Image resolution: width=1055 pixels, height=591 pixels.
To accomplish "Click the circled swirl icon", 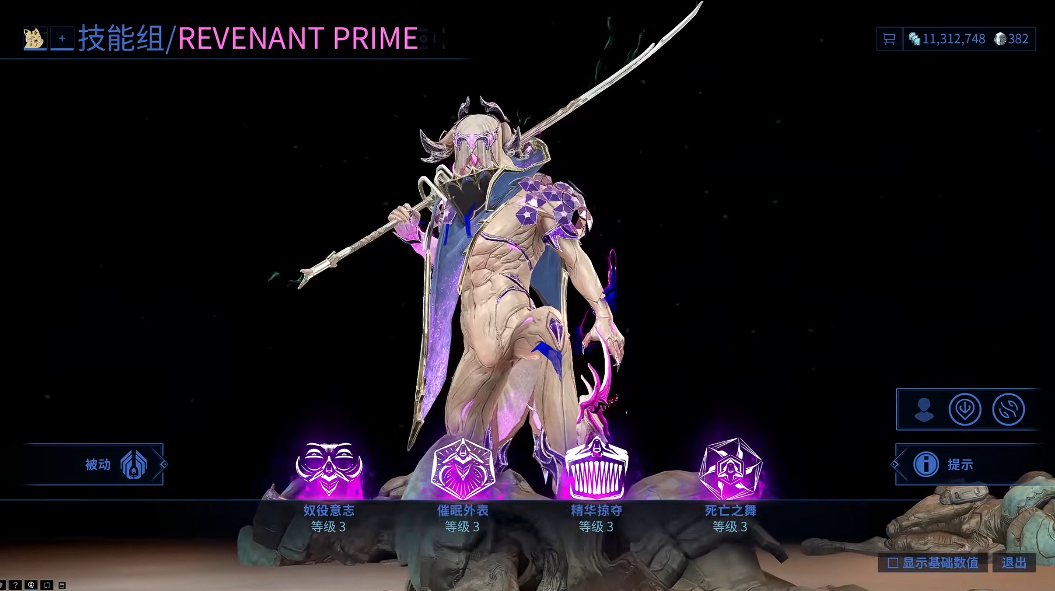I will point(1008,409).
